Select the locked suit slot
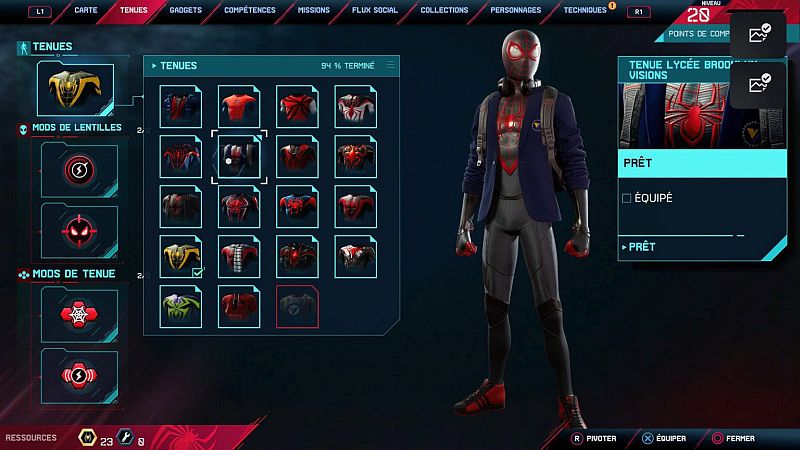The image size is (800, 450). pyautogui.click(x=297, y=305)
